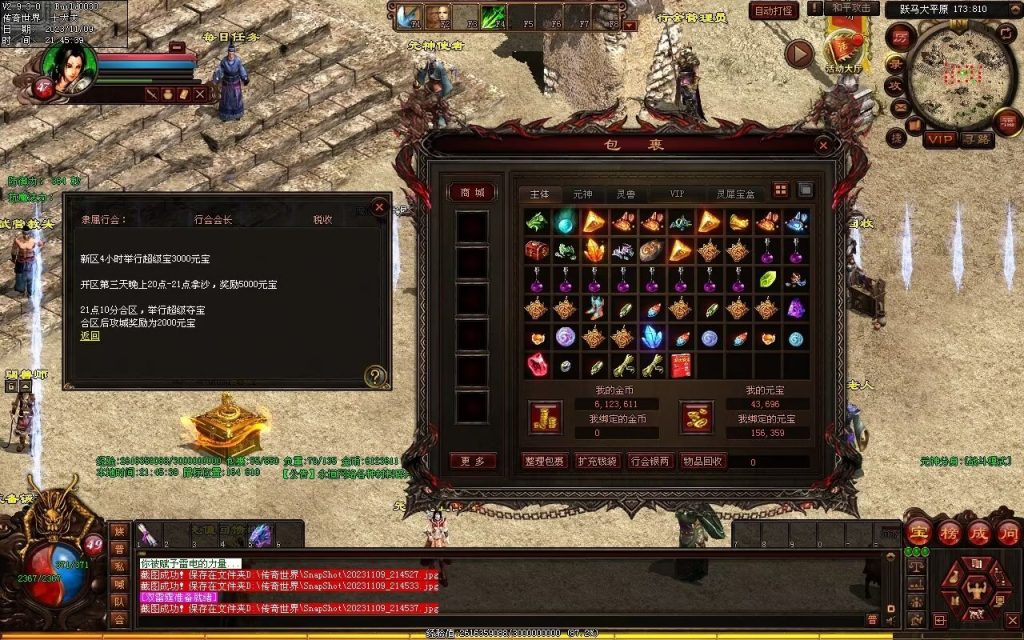This screenshot has width=1024, height=640.
Task: Sort the bag with 整理包裹
Action: (x=545, y=461)
